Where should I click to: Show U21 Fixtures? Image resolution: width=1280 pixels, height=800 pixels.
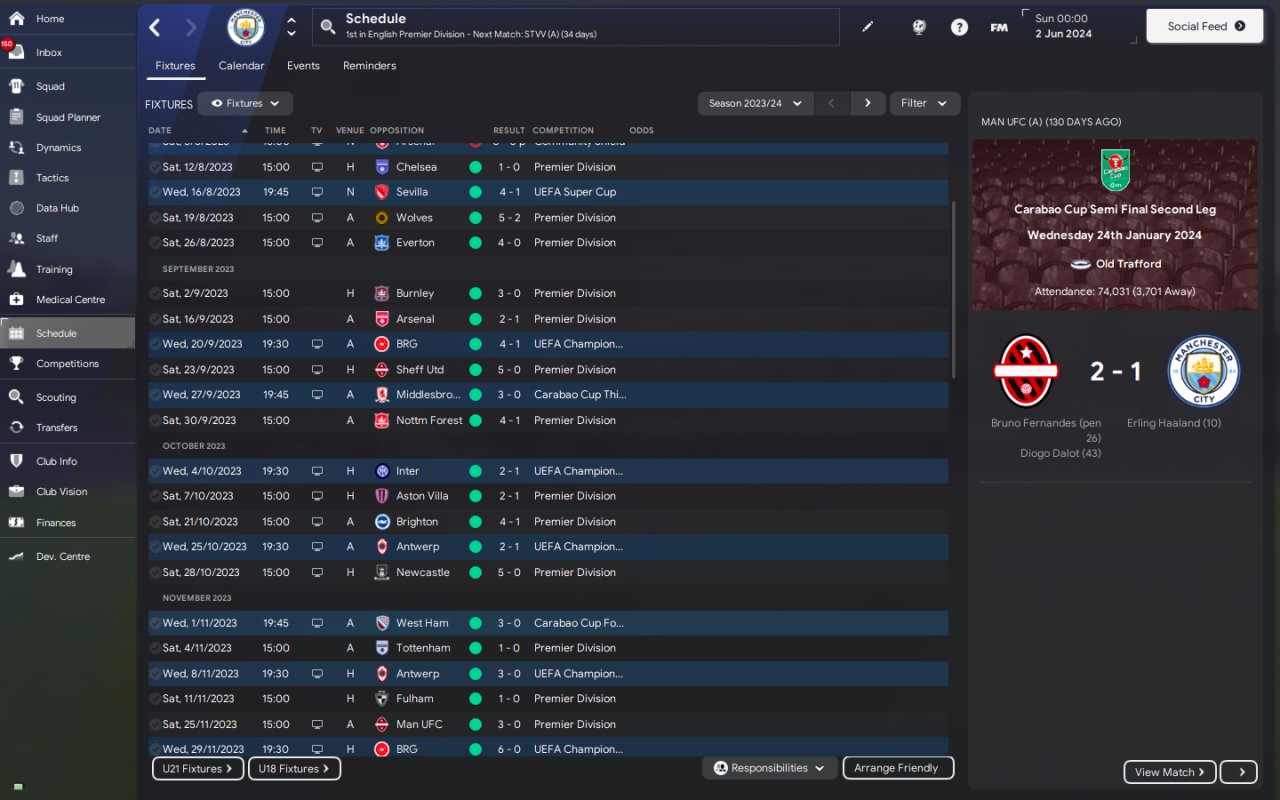pyautogui.click(x=197, y=769)
